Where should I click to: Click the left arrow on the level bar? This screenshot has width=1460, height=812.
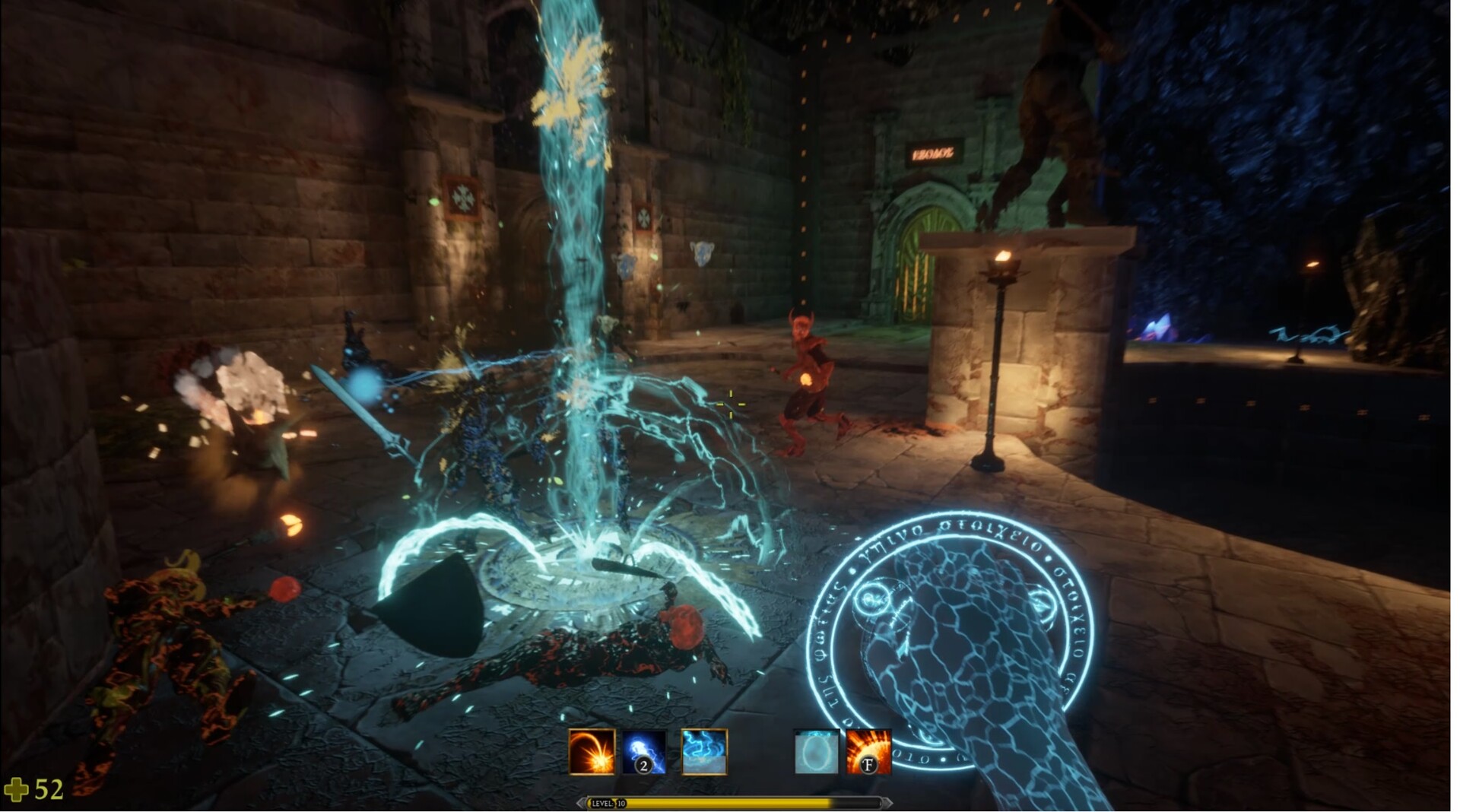tap(582, 803)
